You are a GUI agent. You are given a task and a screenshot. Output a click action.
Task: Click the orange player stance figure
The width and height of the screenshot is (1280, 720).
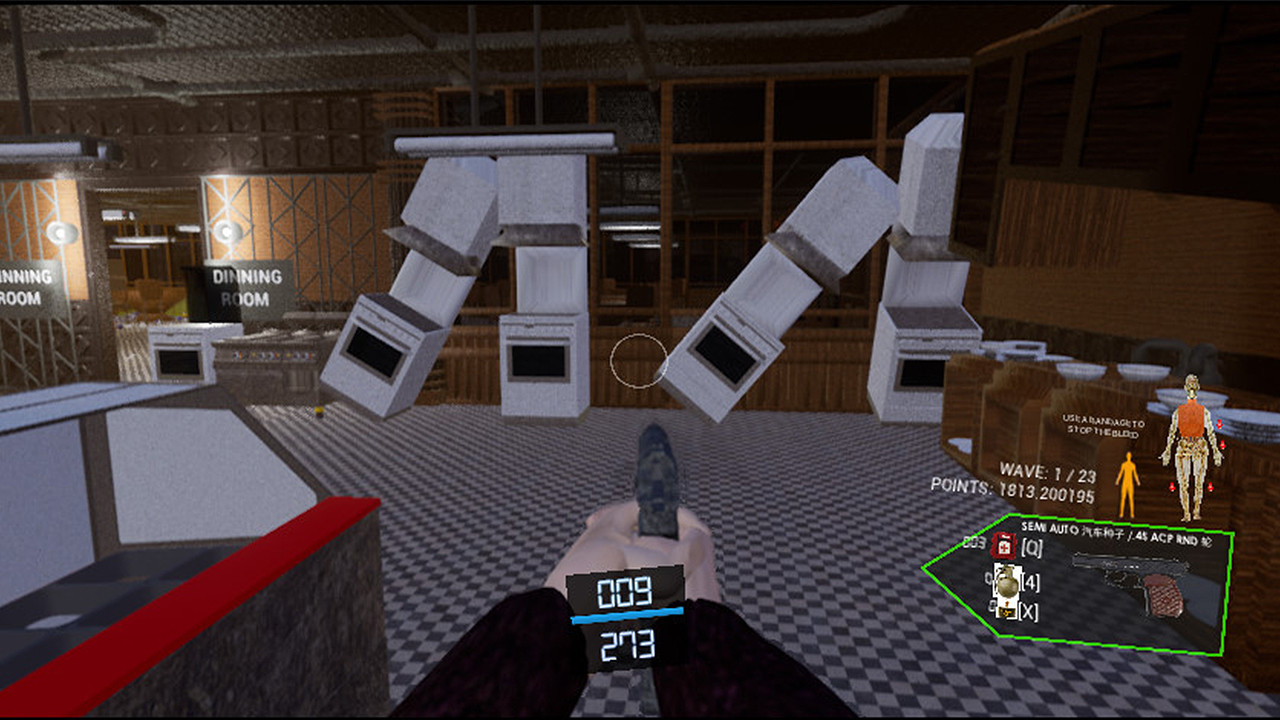click(x=1129, y=482)
